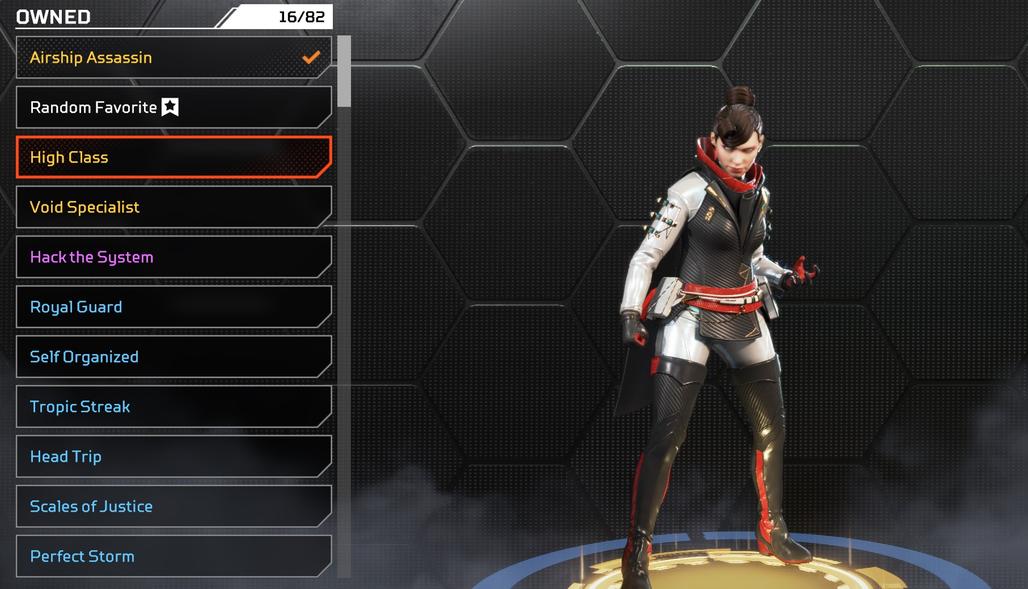Viewport: 1028px width, 589px height.
Task: Select the Hack the System skin
Action: coord(173,257)
